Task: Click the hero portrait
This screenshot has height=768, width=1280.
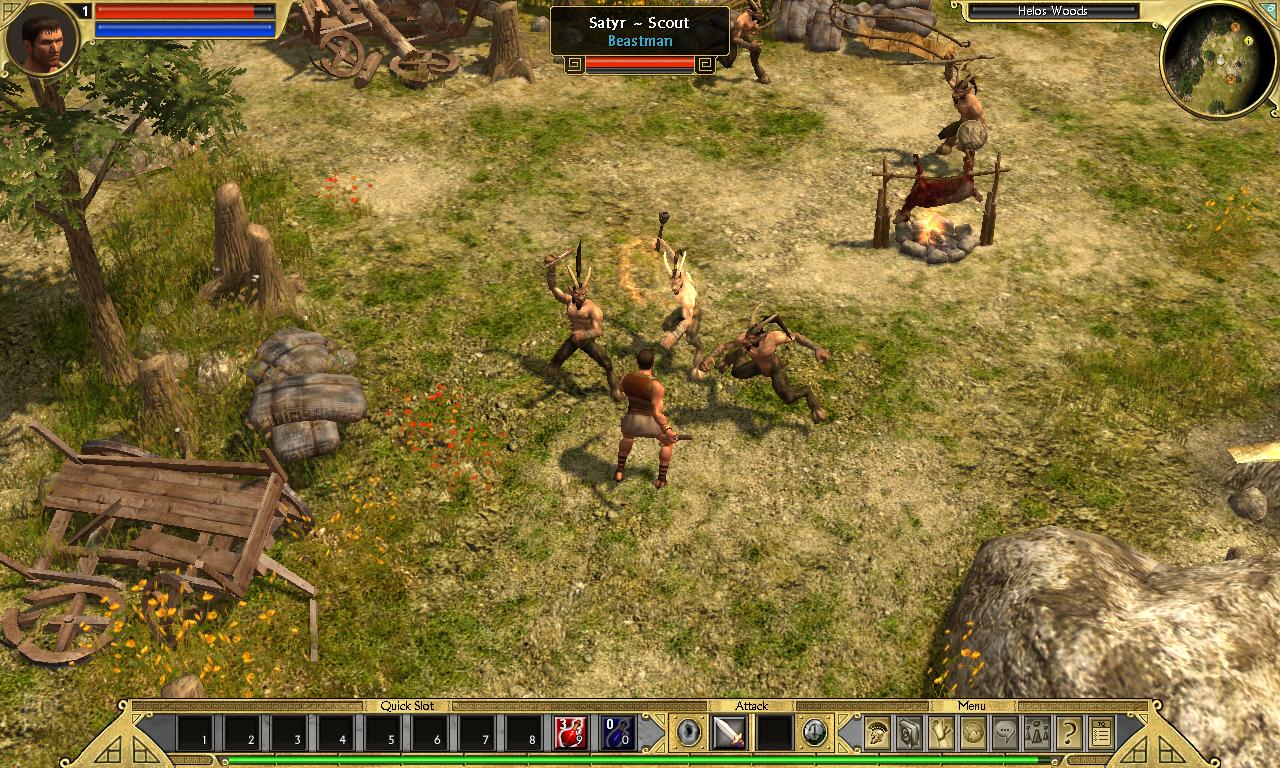Action: 42,38
